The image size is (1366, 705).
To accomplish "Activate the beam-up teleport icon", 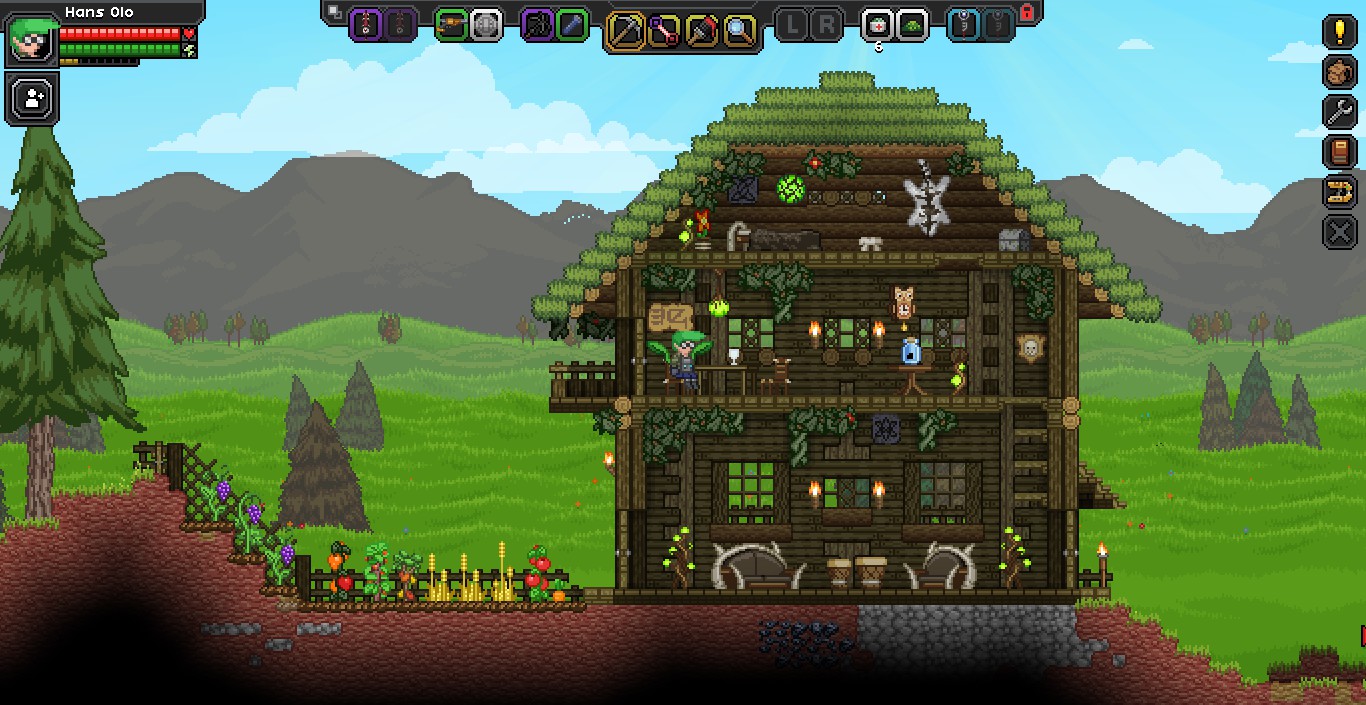I will pyautogui.click(x=1340, y=192).
